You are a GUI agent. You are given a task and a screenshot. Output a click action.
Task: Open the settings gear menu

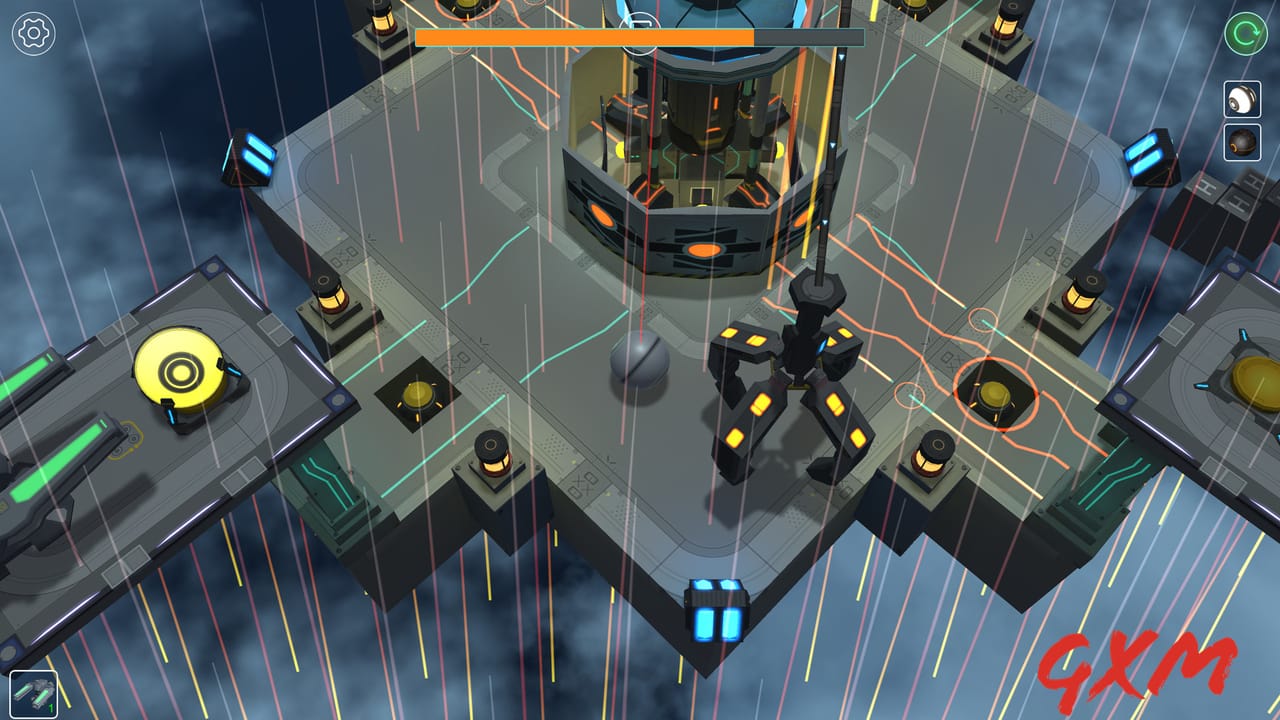[33, 33]
